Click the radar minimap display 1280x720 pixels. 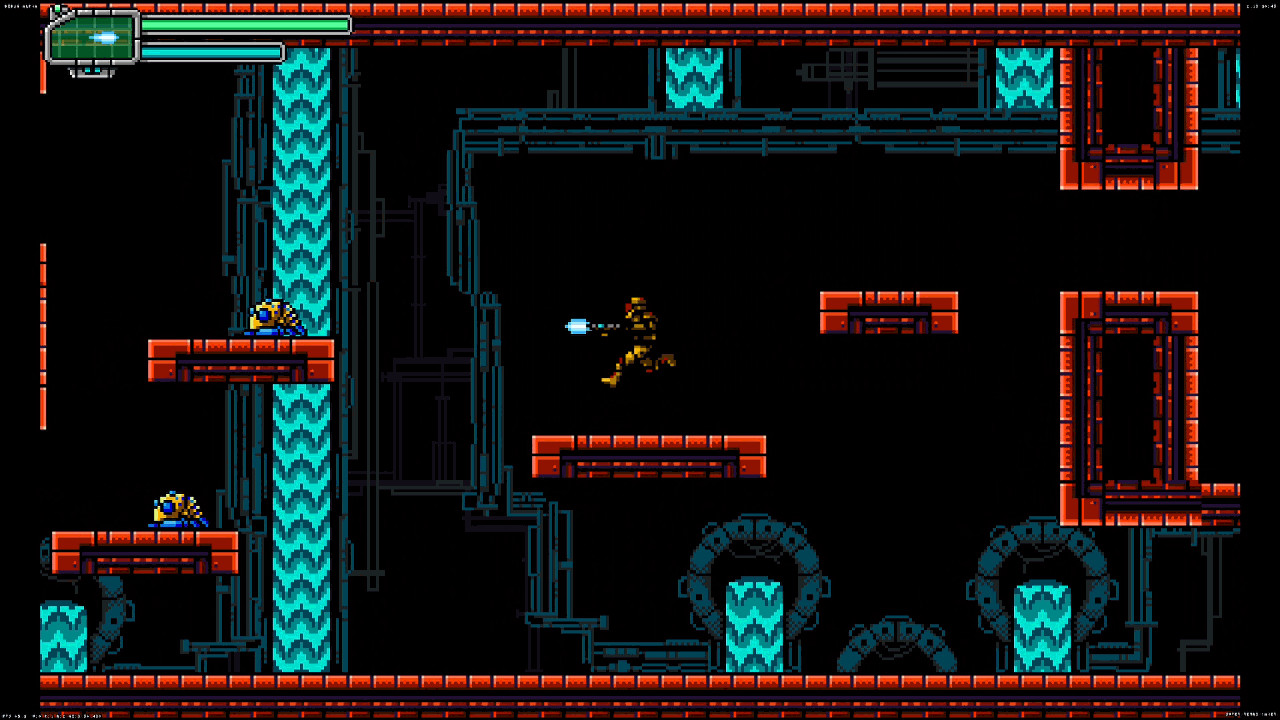90,38
